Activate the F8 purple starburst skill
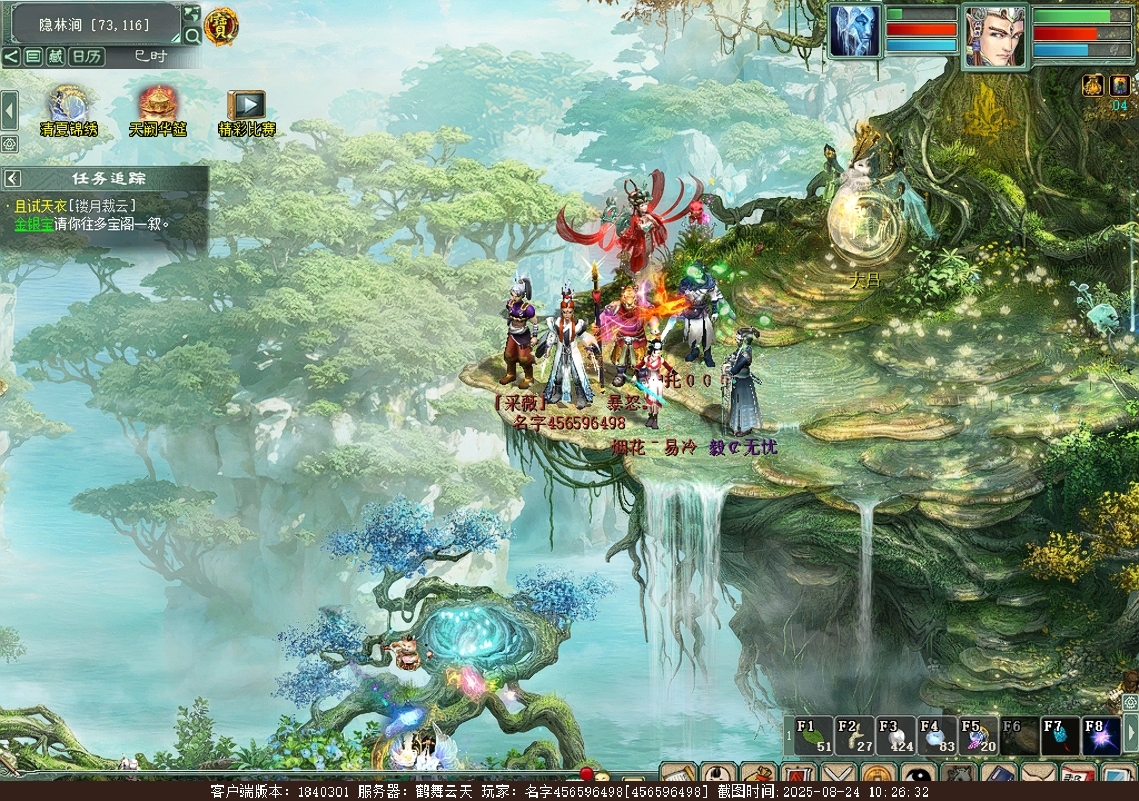 coord(1101,735)
